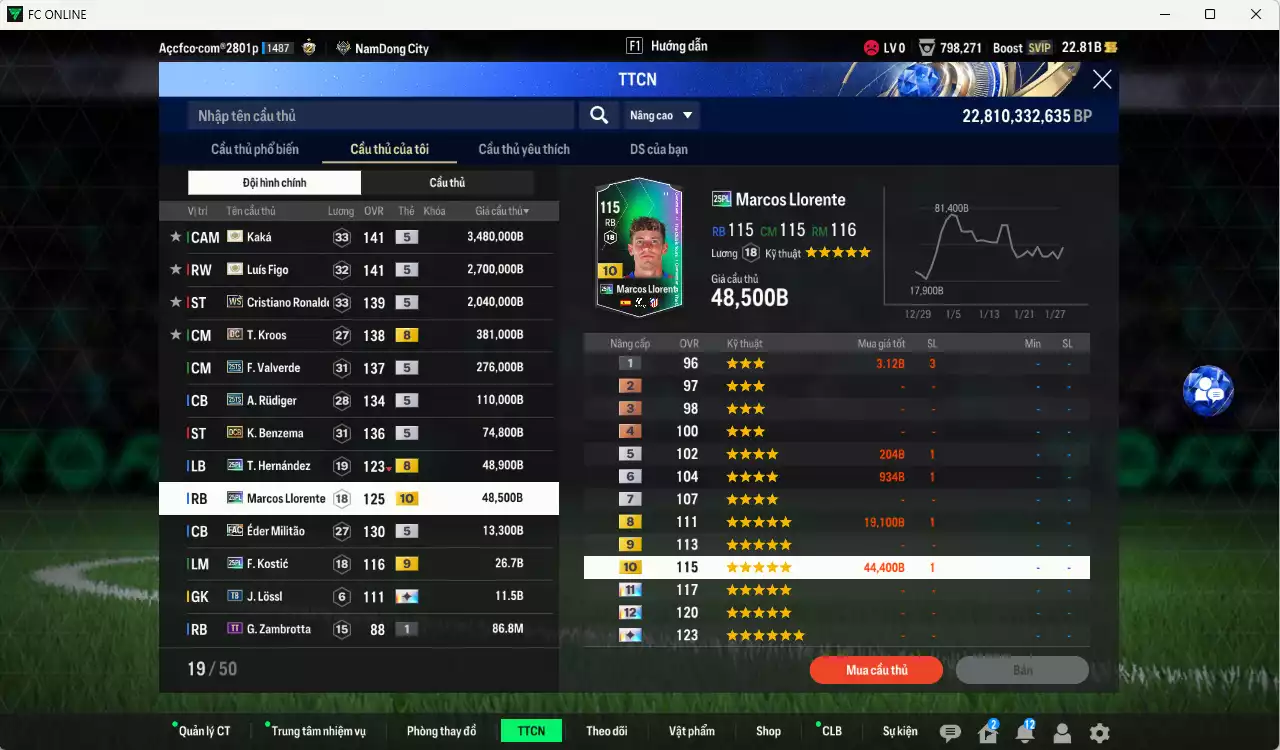Close the TTCN panel with the X

(x=1102, y=80)
